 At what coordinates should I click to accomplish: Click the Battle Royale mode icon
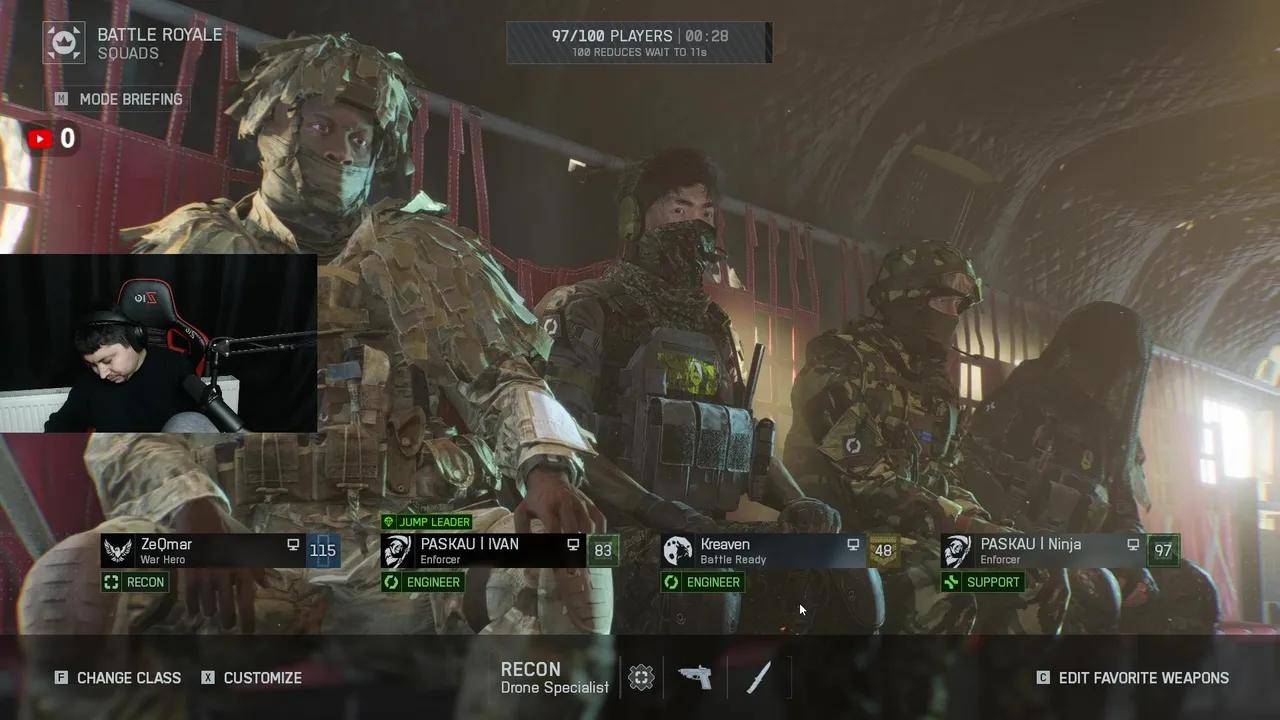64,43
